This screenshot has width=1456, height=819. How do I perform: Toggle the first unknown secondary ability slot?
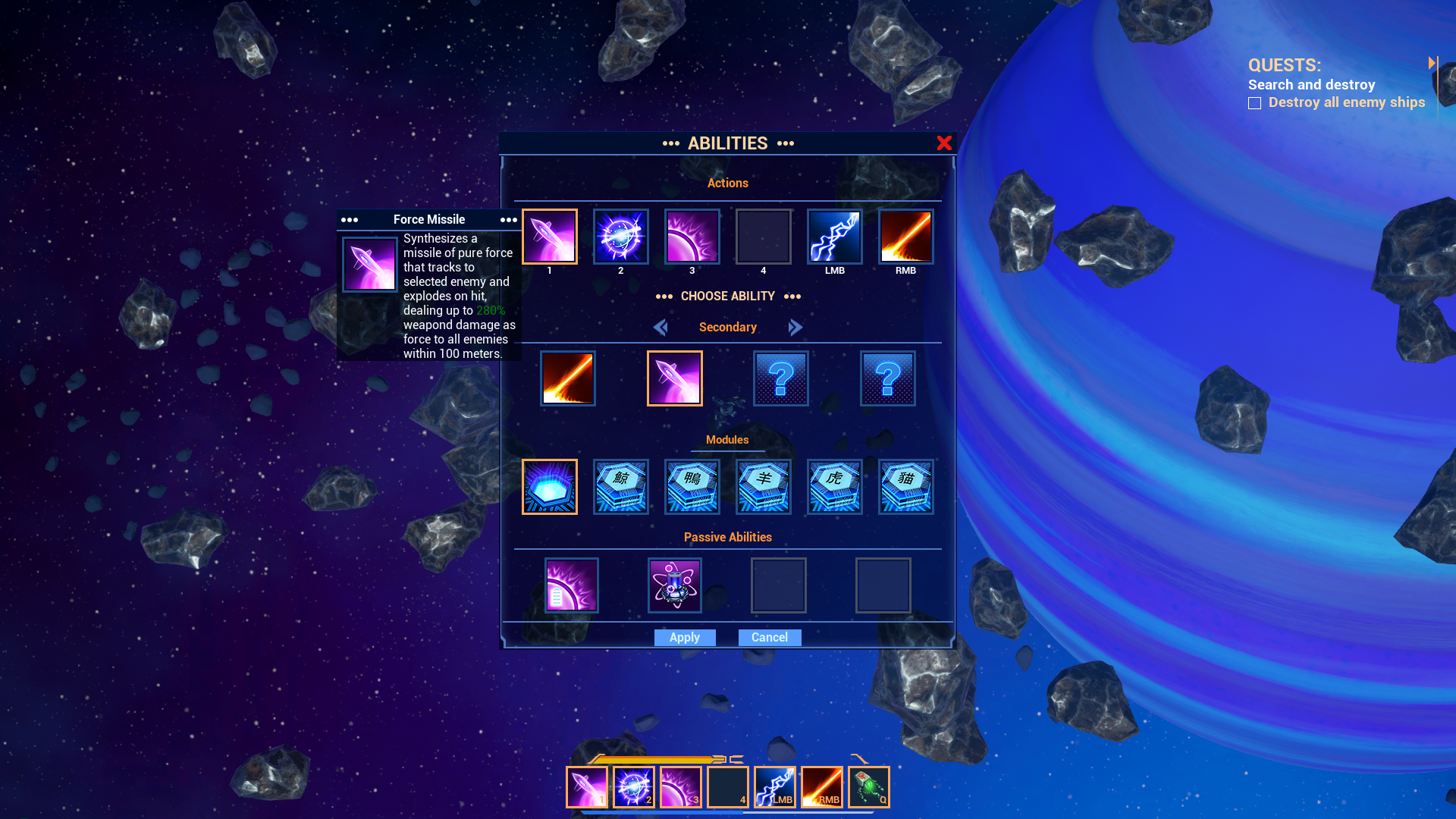(x=780, y=378)
